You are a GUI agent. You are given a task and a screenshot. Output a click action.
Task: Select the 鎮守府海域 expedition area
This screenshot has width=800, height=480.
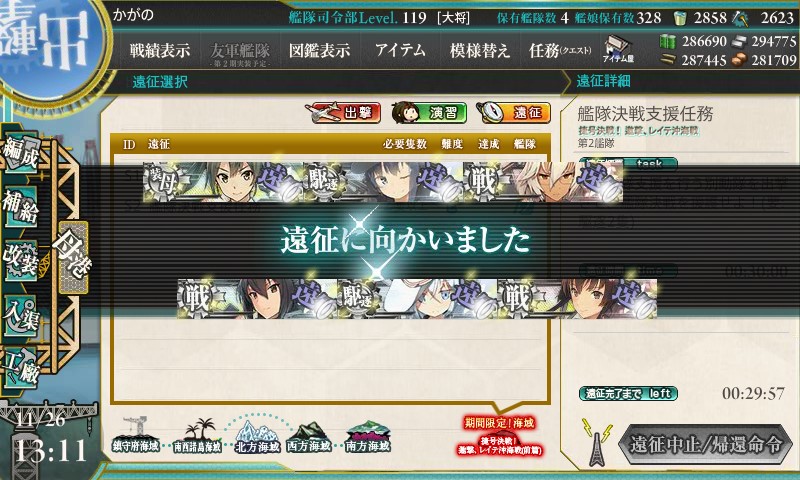[135, 433]
